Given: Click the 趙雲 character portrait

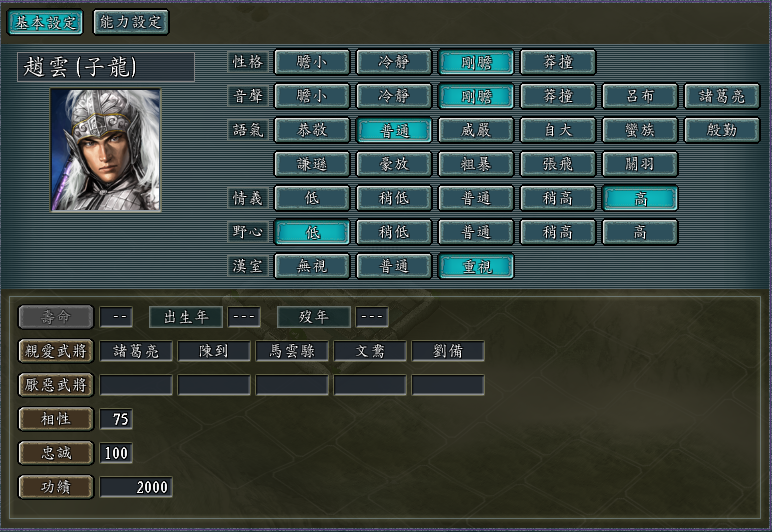Looking at the screenshot, I should coord(106,150).
